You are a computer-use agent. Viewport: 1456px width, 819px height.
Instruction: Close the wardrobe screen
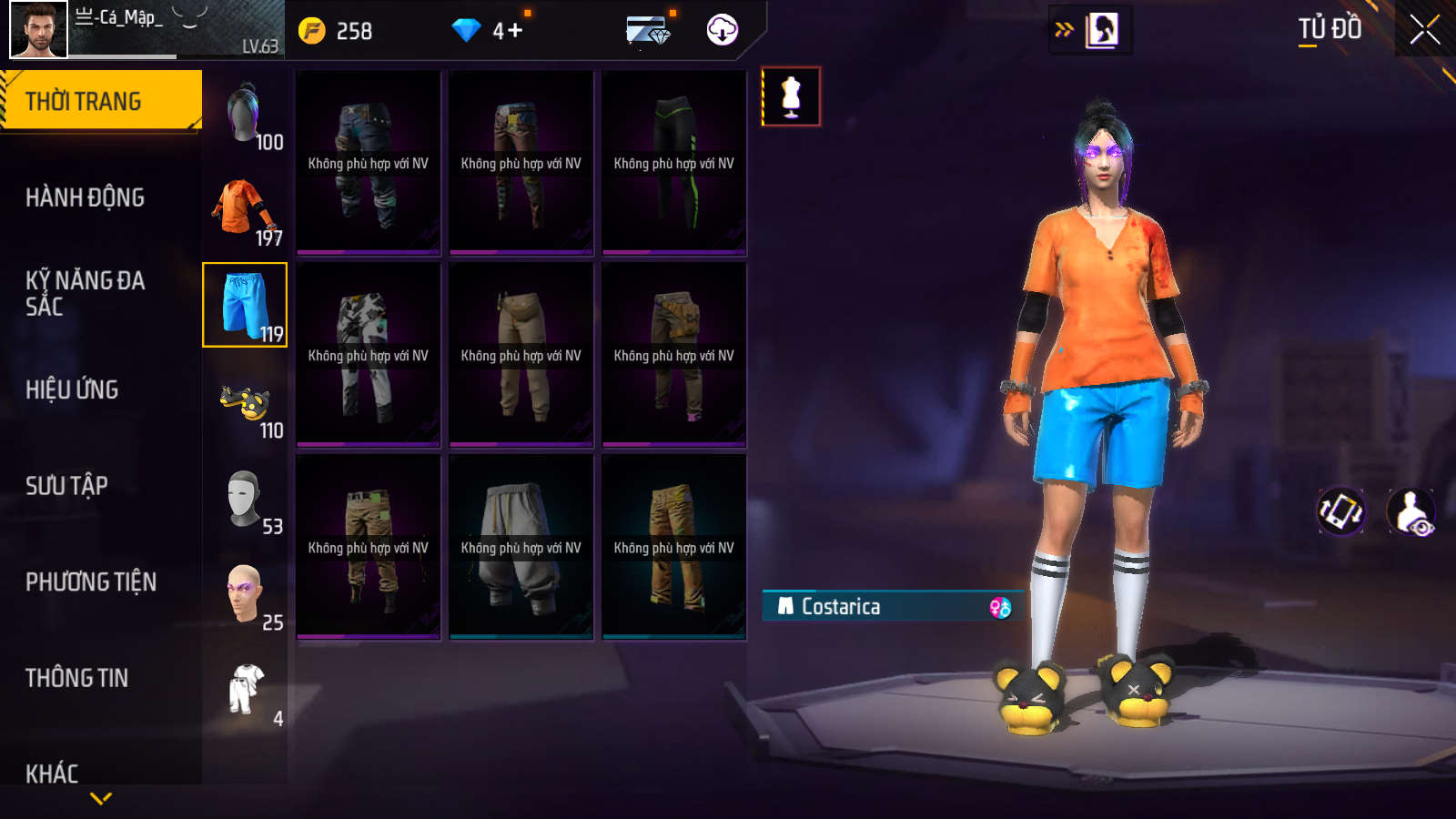tap(1424, 30)
